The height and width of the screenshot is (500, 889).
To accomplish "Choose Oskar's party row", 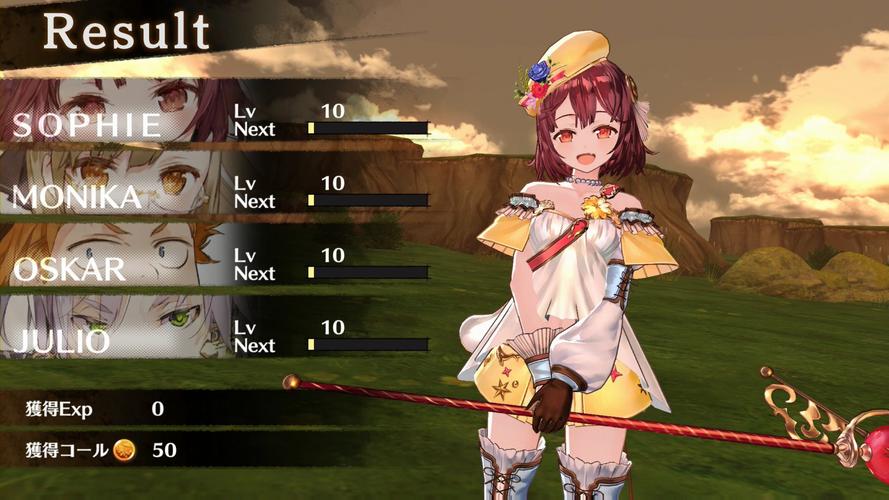I will (220, 262).
